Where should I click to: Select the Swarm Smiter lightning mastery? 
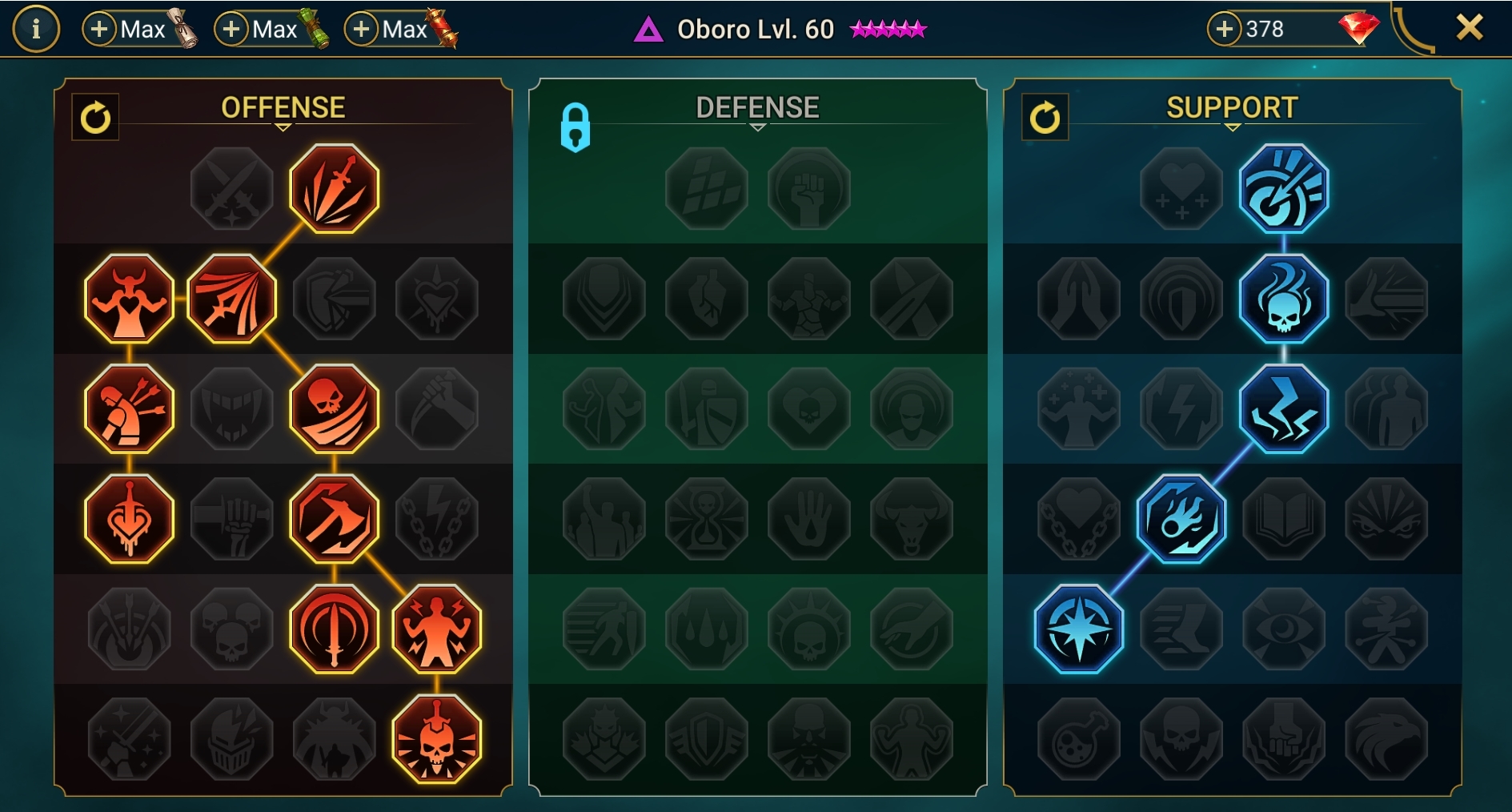coord(1285,410)
